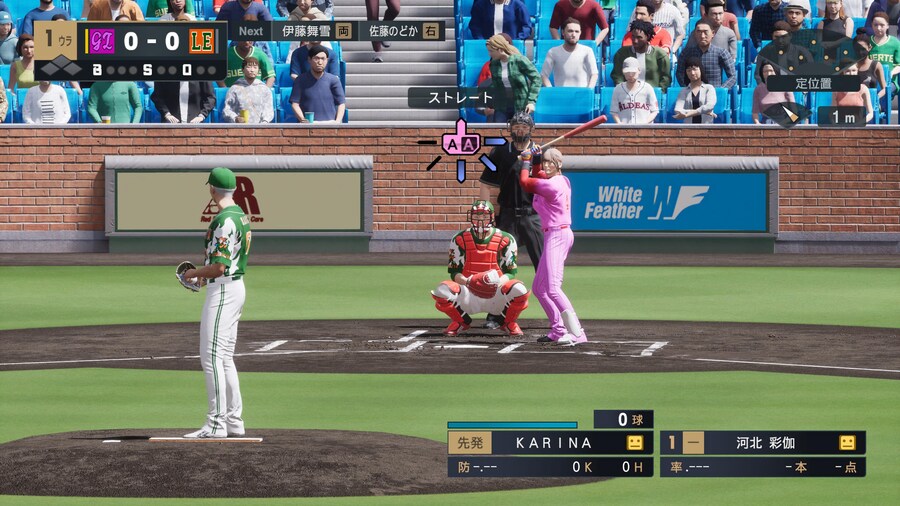Select the 定位置 fielding shift label
The width and height of the screenshot is (900, 506).
(812, 83)
